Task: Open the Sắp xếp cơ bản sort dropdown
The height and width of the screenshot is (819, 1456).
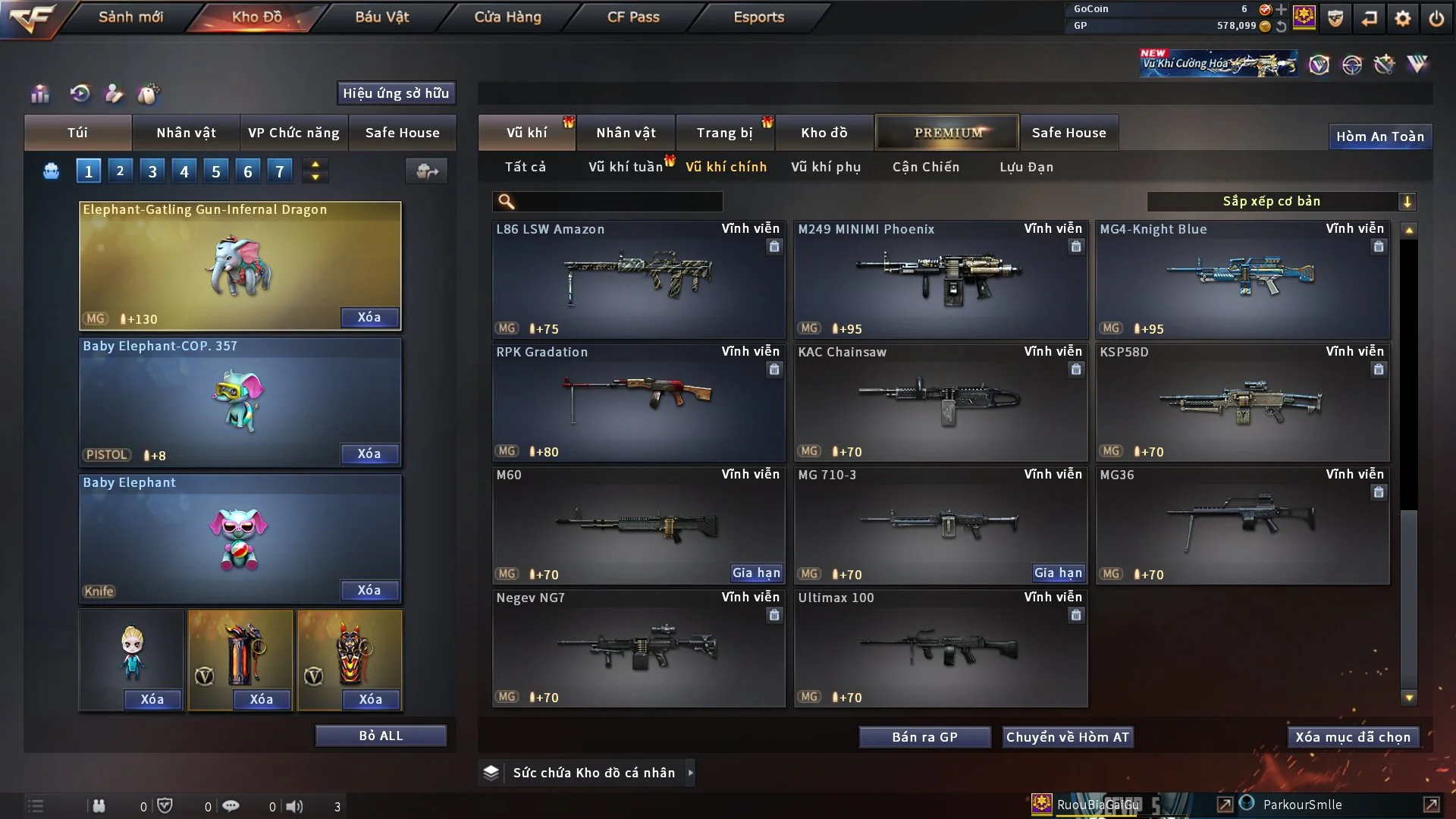Action: (1281, 201)
